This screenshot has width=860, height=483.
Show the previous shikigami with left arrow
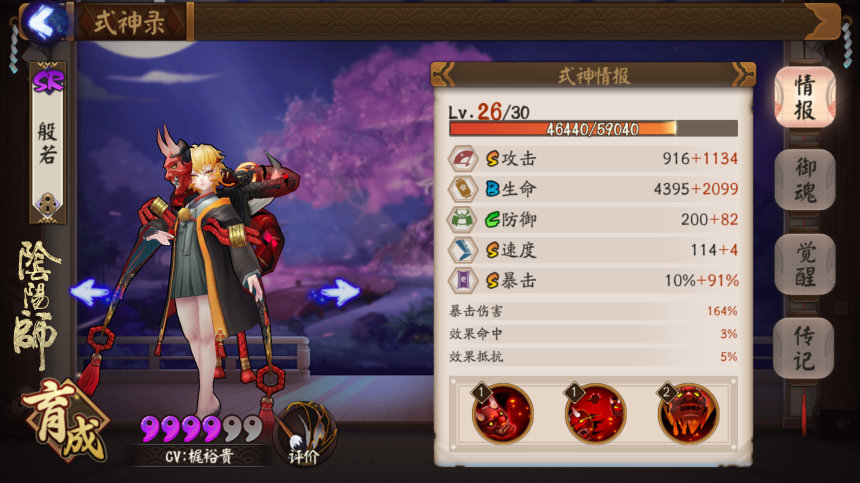[90, 292]
